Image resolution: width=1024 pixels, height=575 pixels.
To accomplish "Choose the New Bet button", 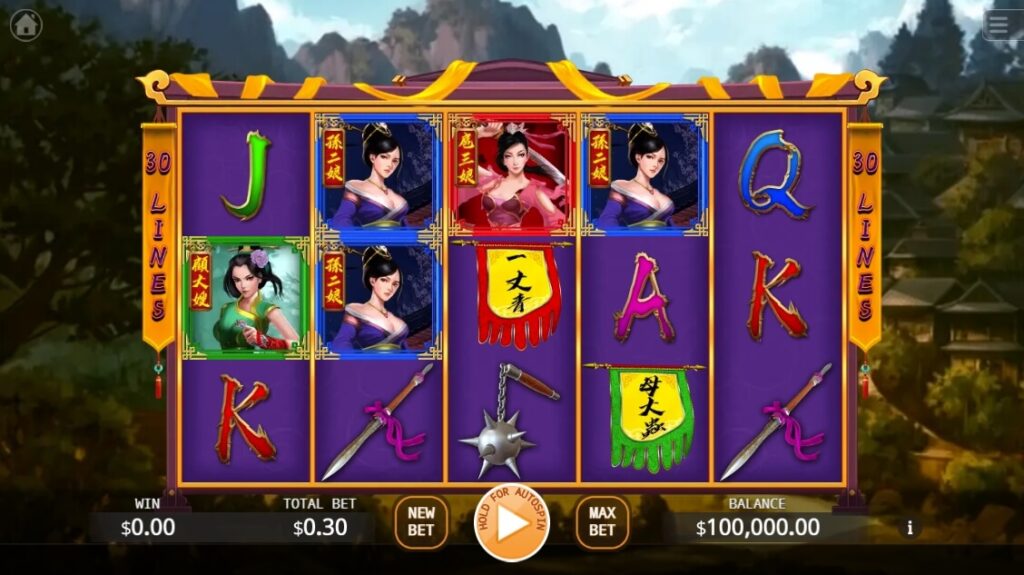I will [x=421, y=522].
